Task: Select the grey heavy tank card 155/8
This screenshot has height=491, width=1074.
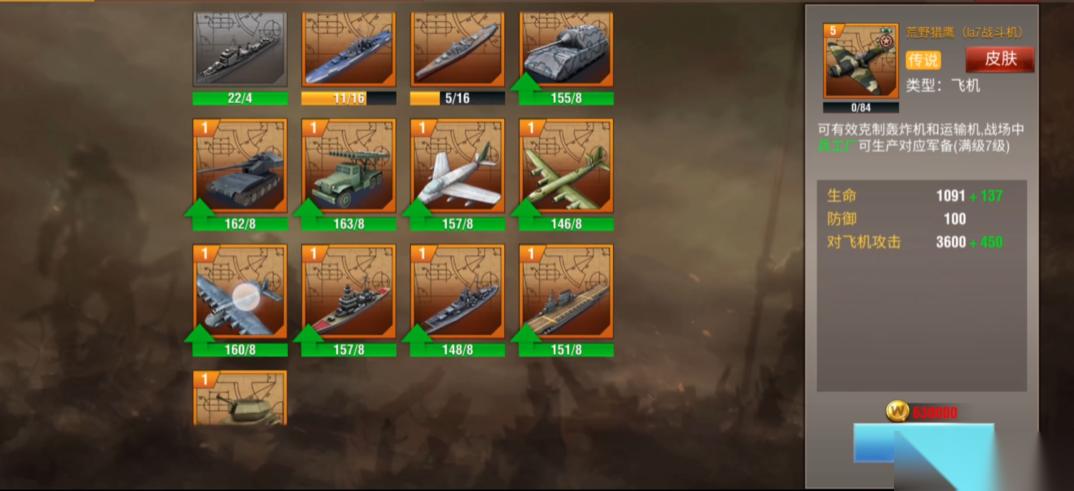Action: [x=566, y=49]
